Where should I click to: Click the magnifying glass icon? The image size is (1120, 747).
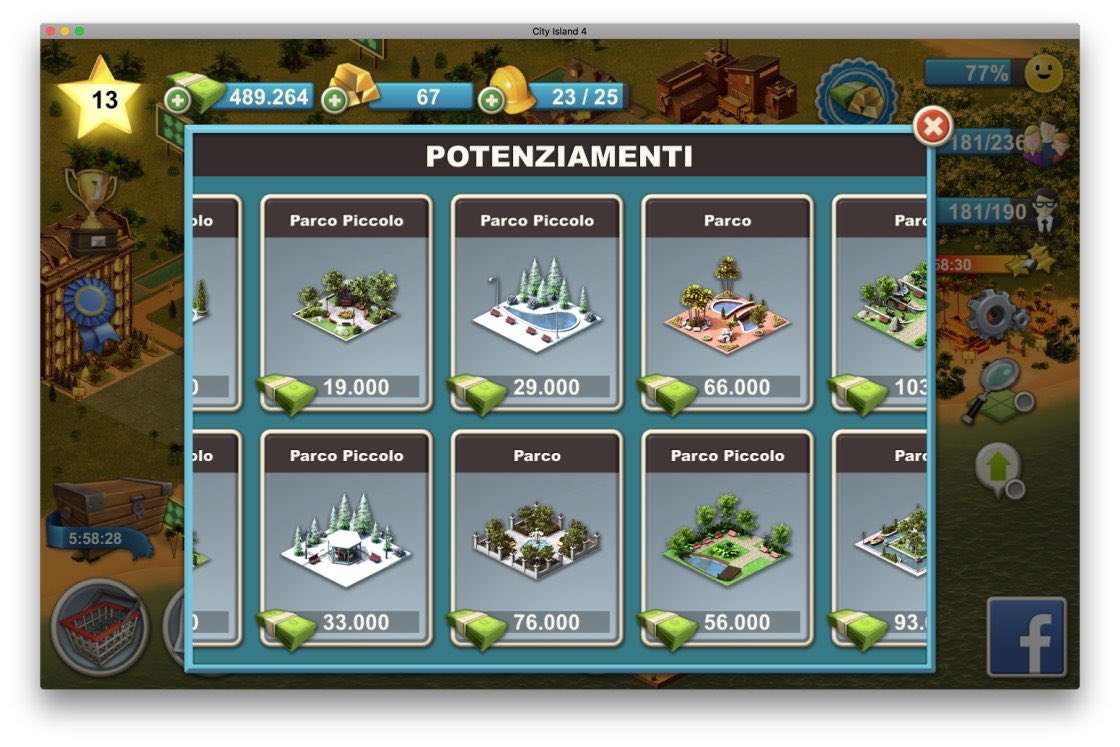click(994, 391)
